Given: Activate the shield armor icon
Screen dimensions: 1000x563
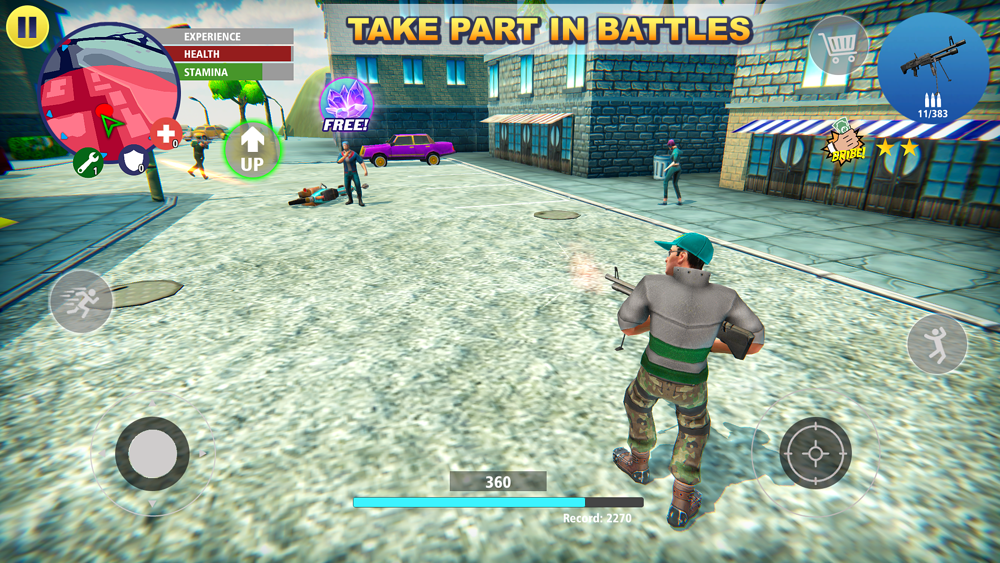Looking at the screenshot, I should 133,159.
